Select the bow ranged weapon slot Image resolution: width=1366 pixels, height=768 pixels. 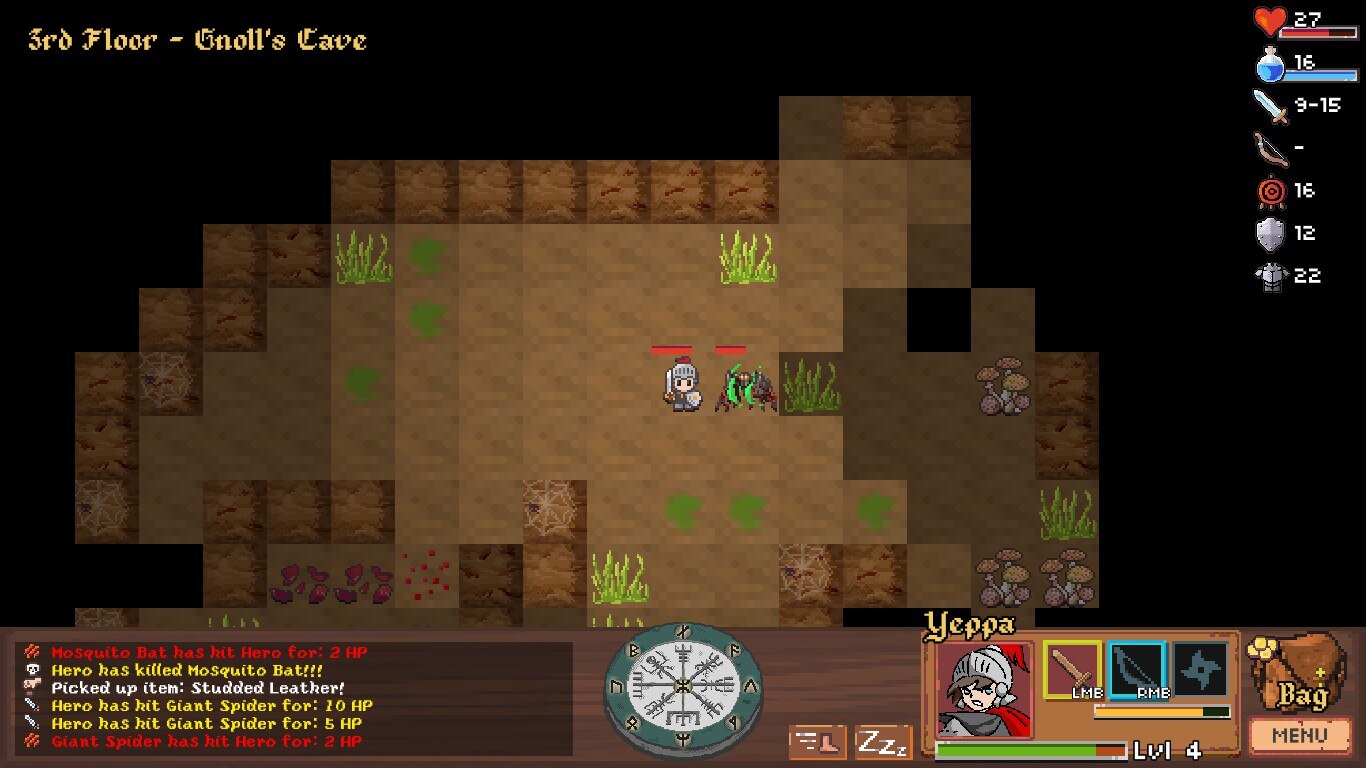[1137, 670]
